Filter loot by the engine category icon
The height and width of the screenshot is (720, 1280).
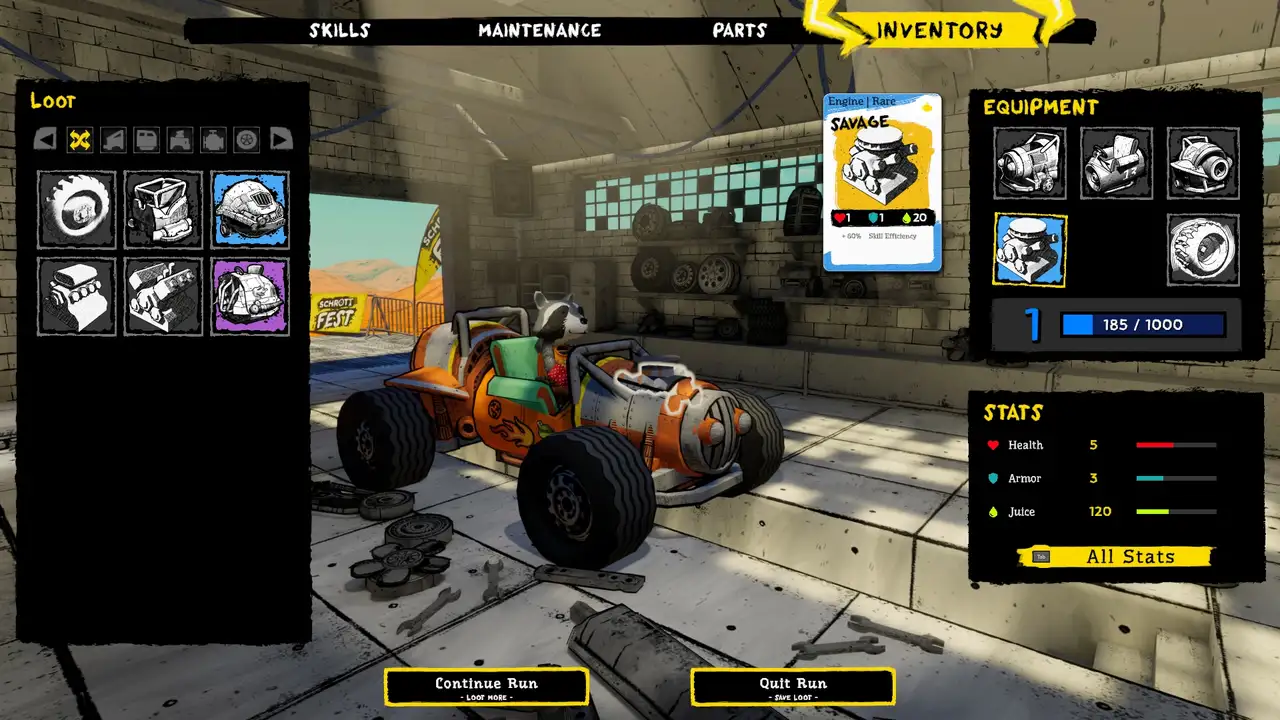tap(213, 140)
